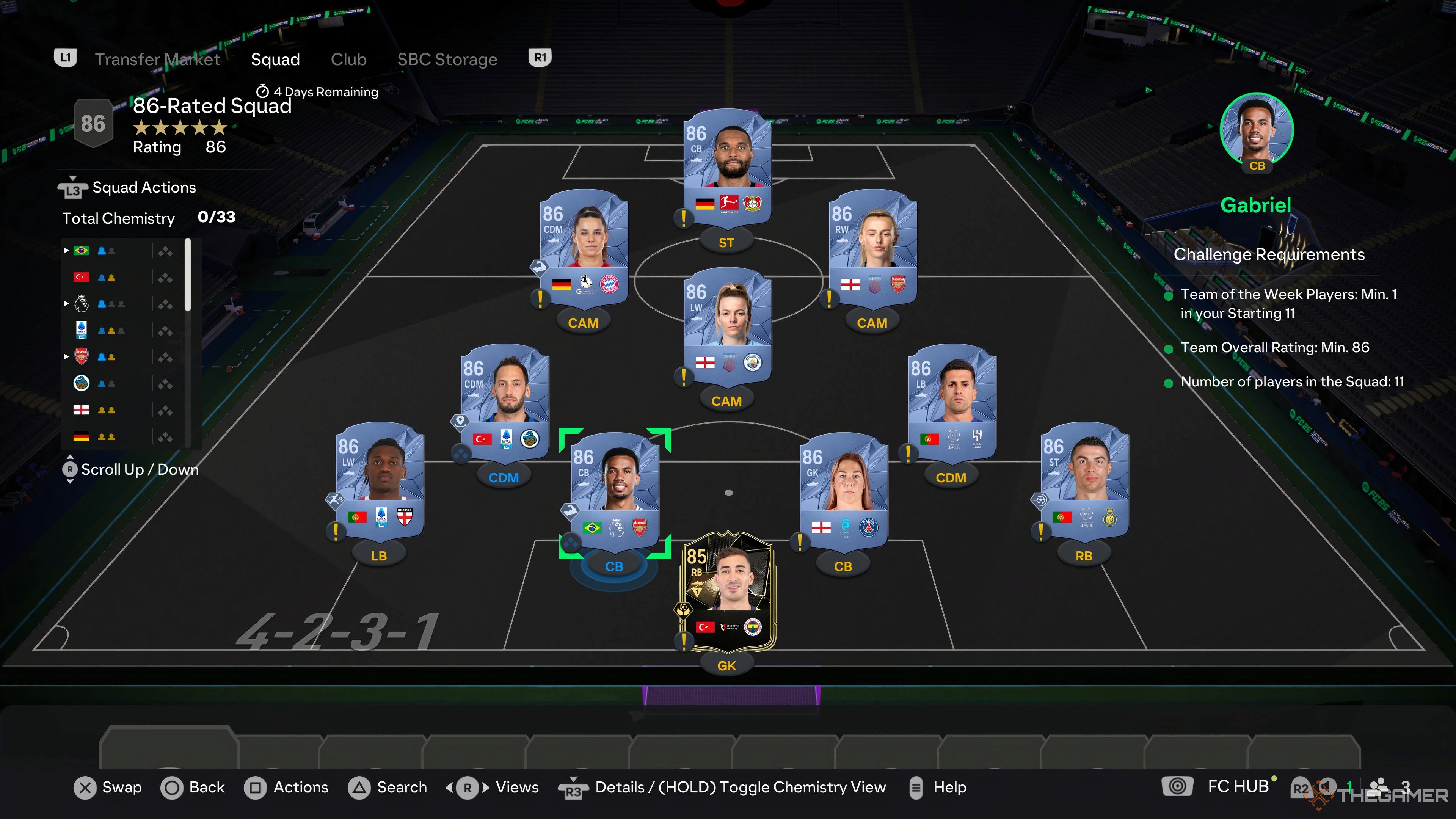This screenshot has height=819, width=1456.
Task: Switch to the Transfer Market tab
Action: click(157, 60)
